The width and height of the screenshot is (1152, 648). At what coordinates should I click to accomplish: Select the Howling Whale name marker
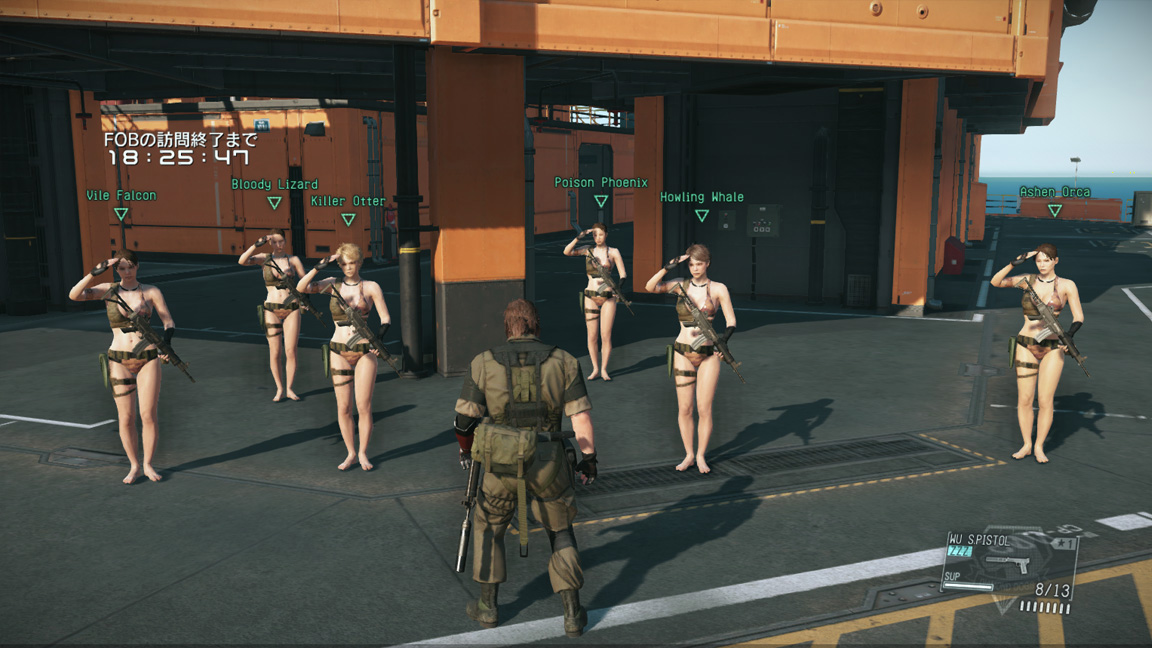click(x=701, y=198)
